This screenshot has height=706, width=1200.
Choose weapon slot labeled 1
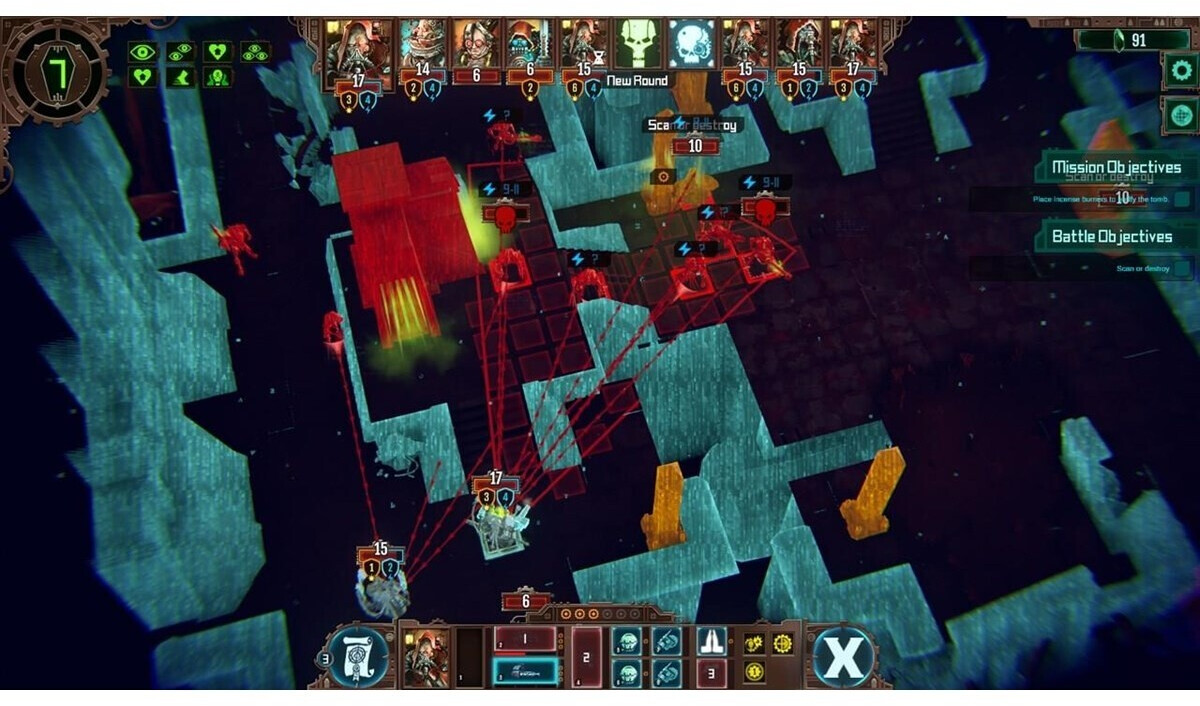pos(525,639)
